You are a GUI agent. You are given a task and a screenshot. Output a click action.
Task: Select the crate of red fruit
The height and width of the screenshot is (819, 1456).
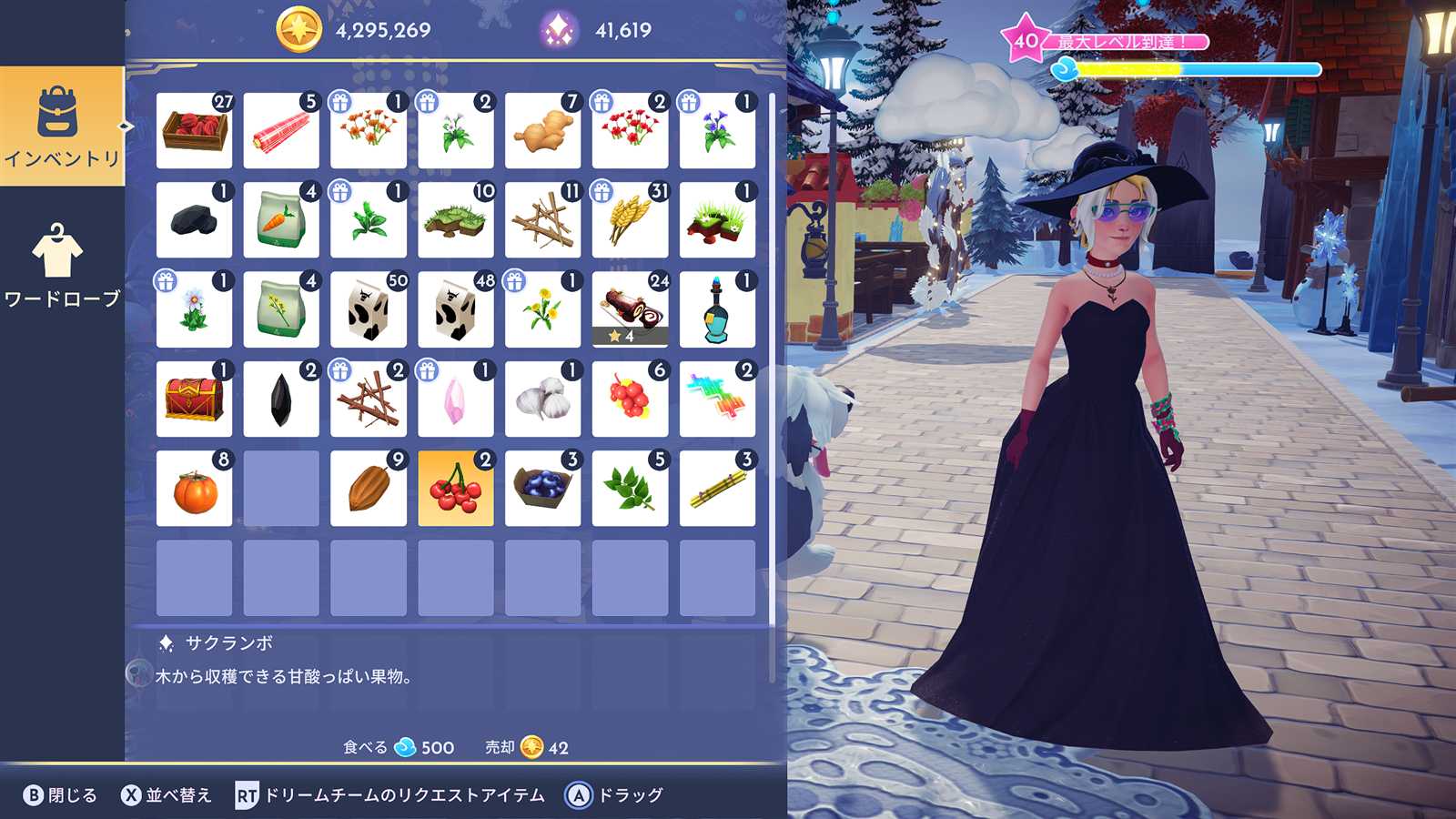[194, 131]
